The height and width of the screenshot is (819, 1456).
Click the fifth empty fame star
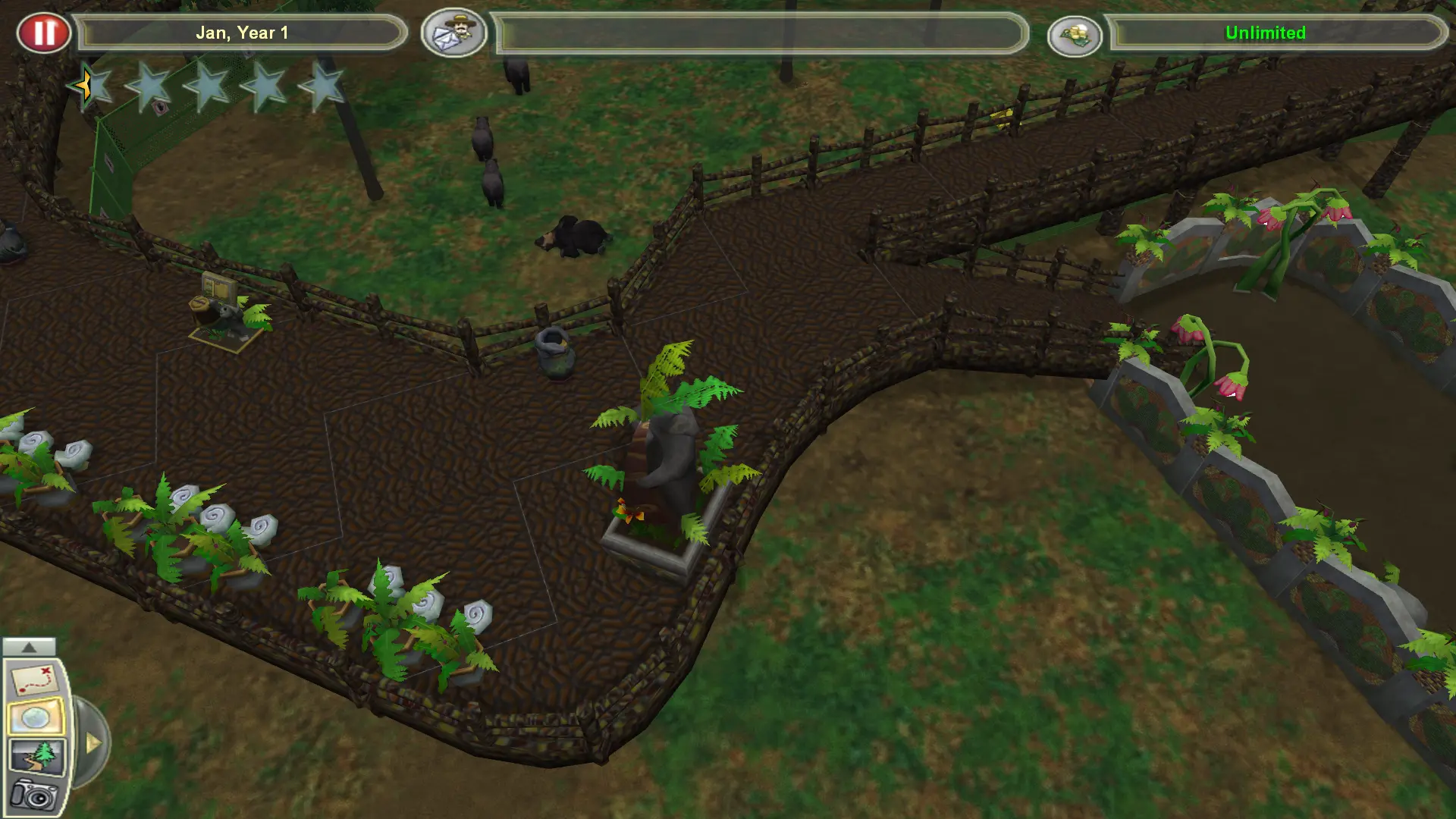[322, 85]
